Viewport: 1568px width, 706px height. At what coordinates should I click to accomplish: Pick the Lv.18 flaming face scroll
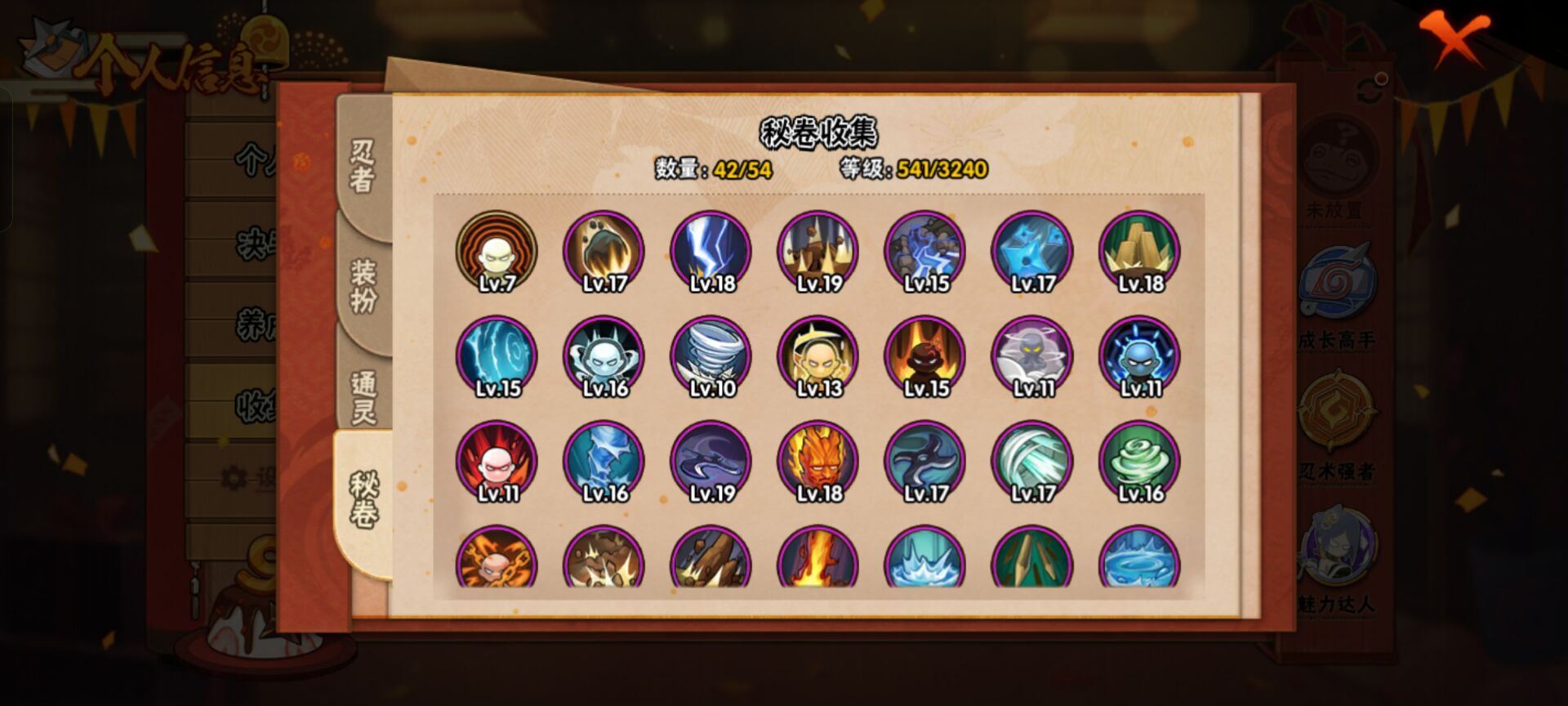click(818, 461)
